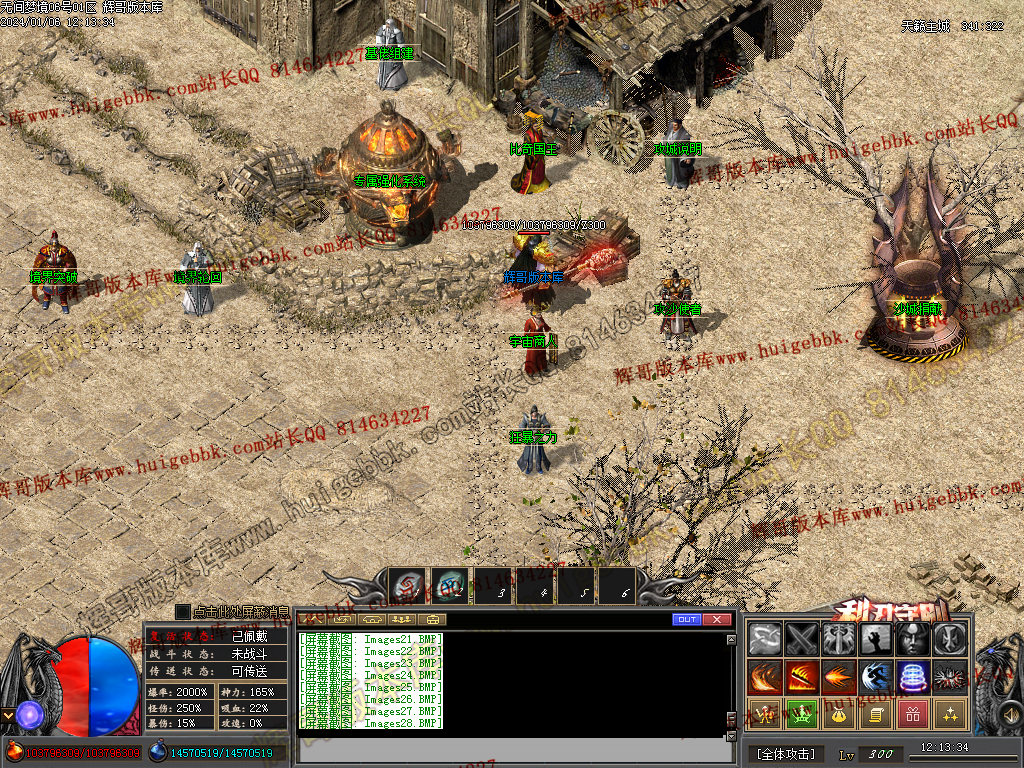This screenshot has height=768, width=1024.
Task: Open the red gift box rewards
Action: 913,714
